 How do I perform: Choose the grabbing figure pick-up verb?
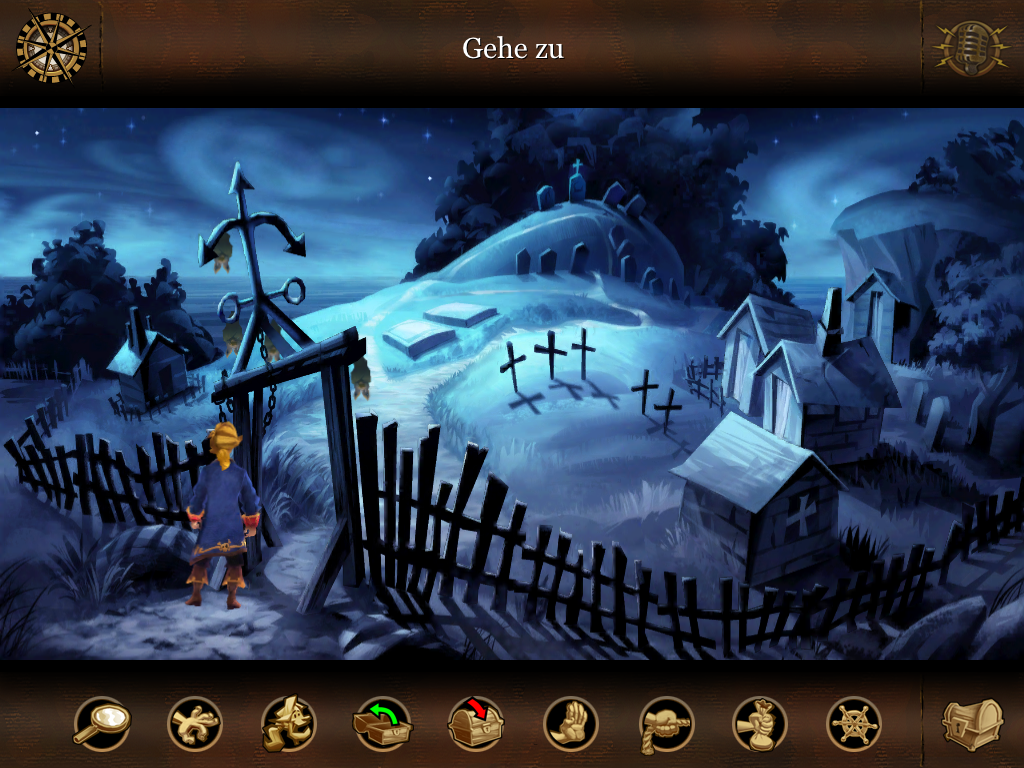195,723
